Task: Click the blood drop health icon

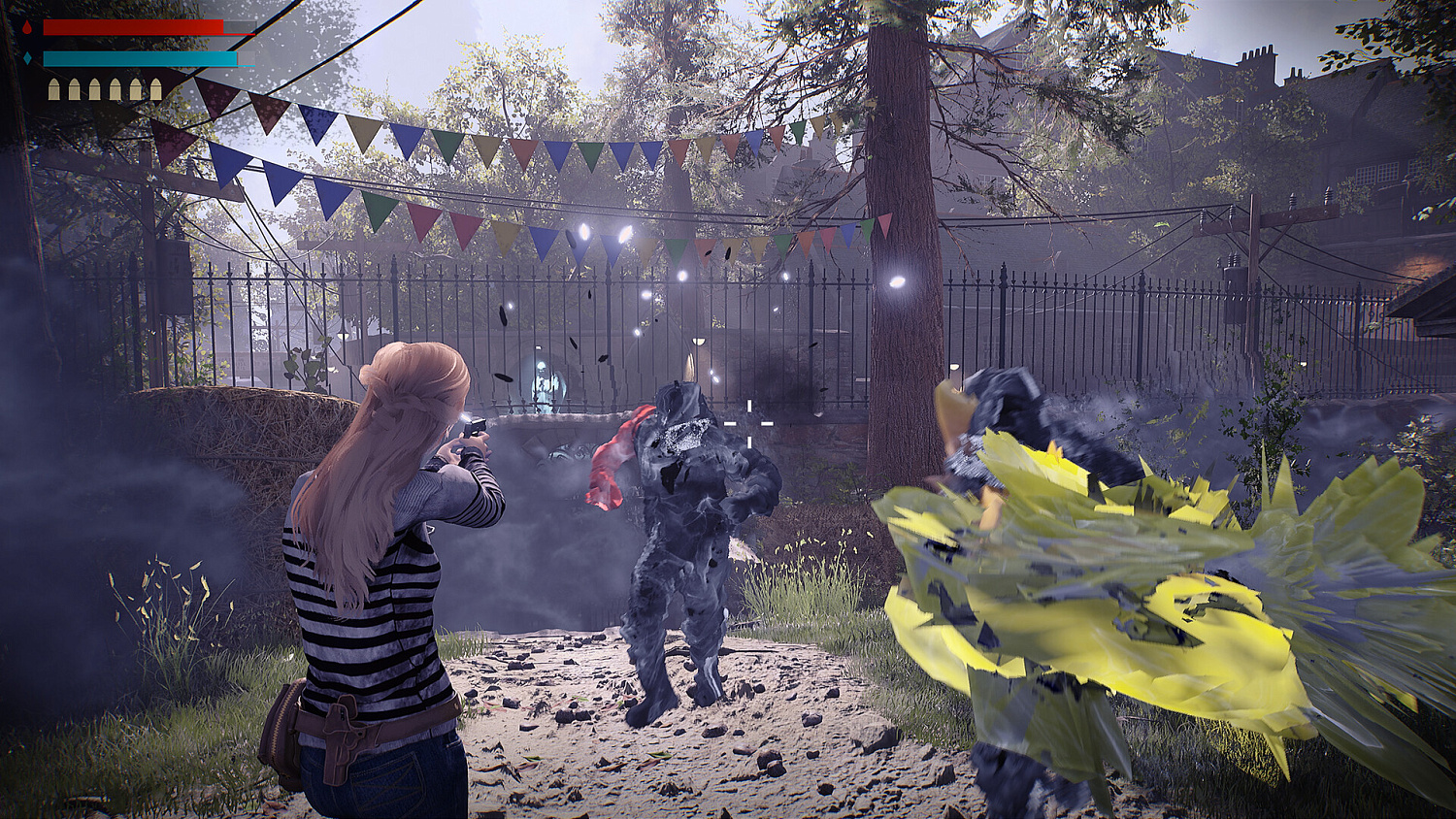Action: (27, 27)
